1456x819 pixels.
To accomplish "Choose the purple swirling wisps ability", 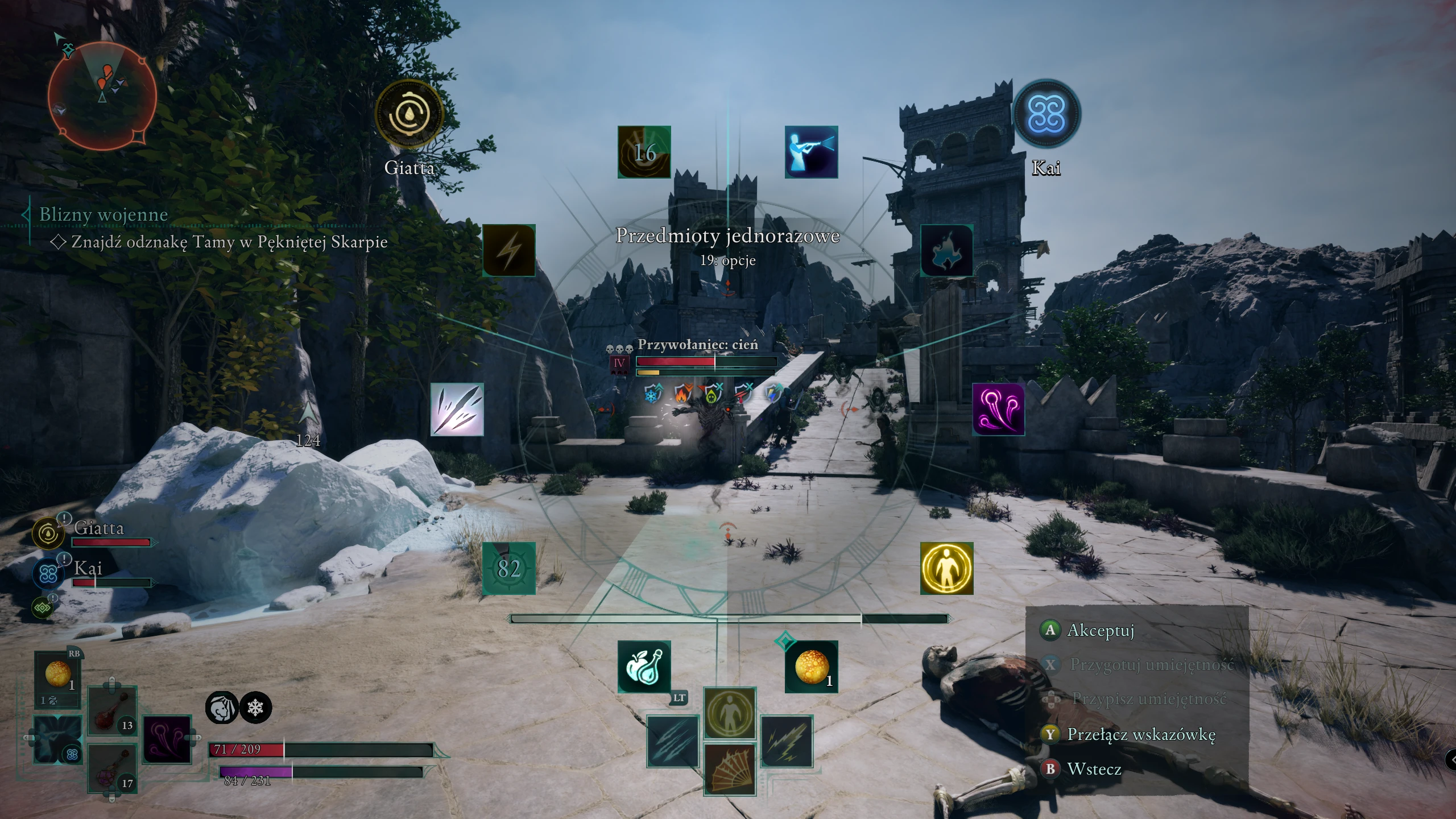I will tap(998, 409).
